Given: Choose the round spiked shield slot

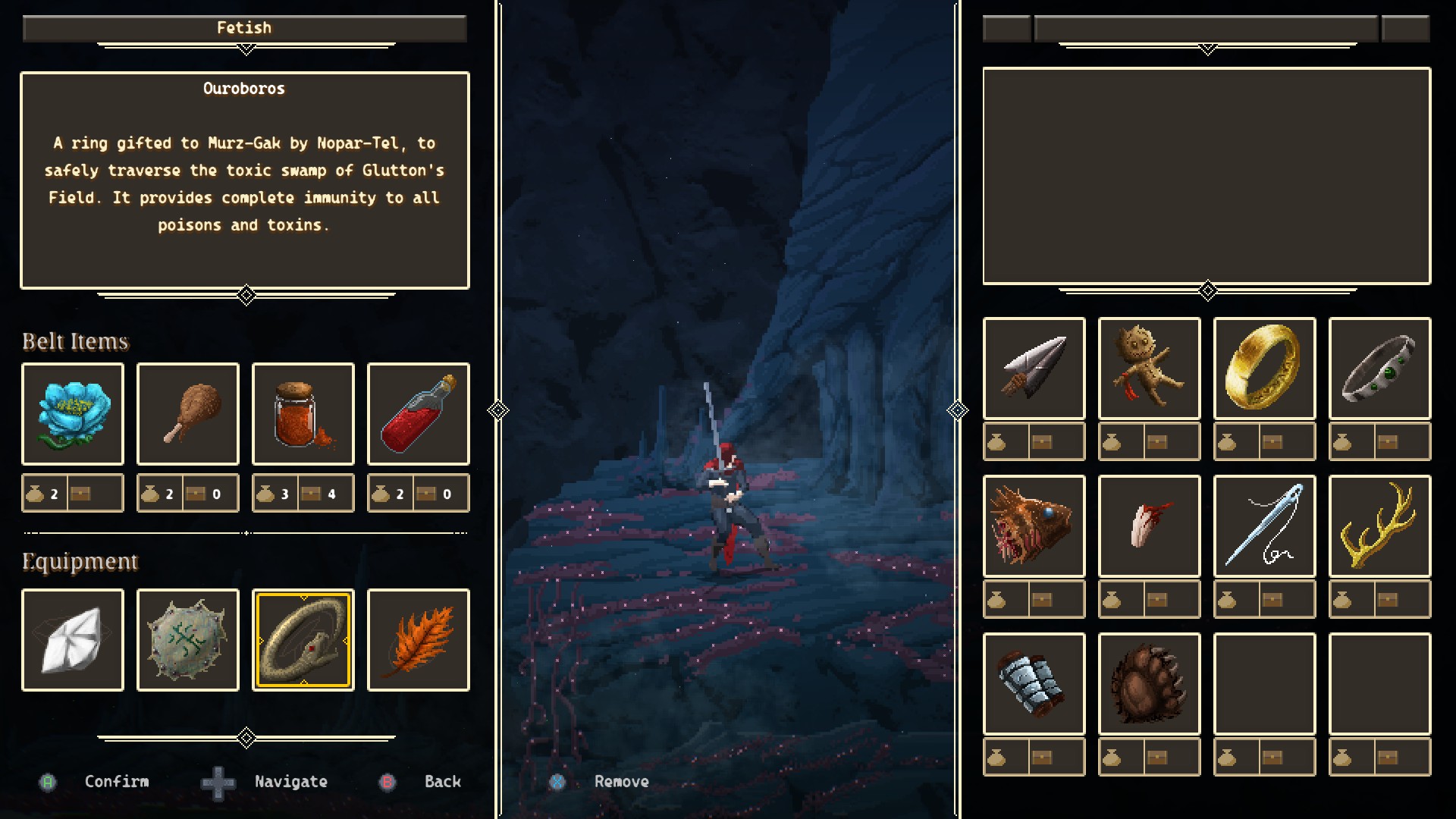Looking at the screenshot, I should pos(188,640).
